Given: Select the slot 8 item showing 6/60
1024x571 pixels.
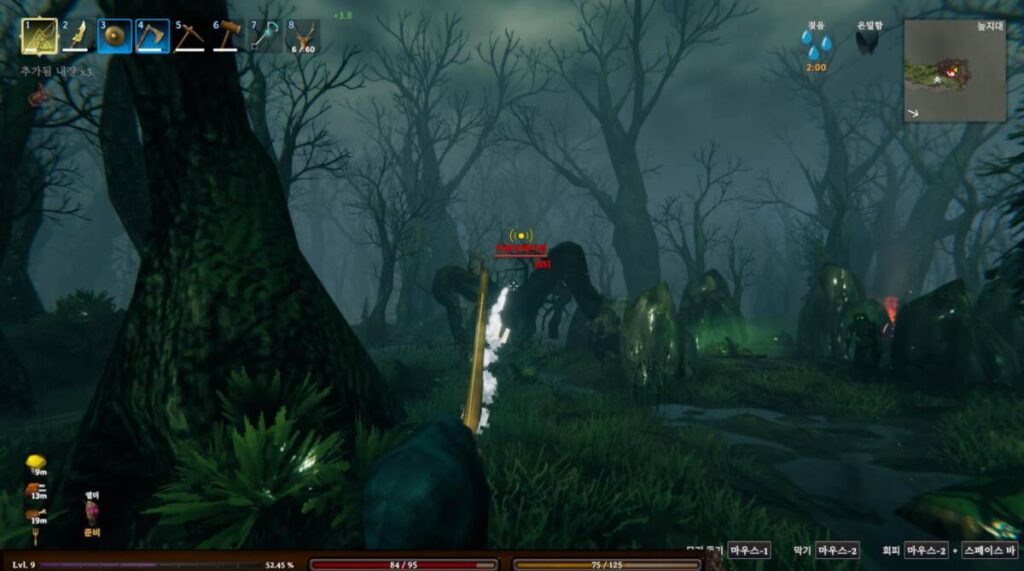Looking at the screenshot, I should pos(303,36).
